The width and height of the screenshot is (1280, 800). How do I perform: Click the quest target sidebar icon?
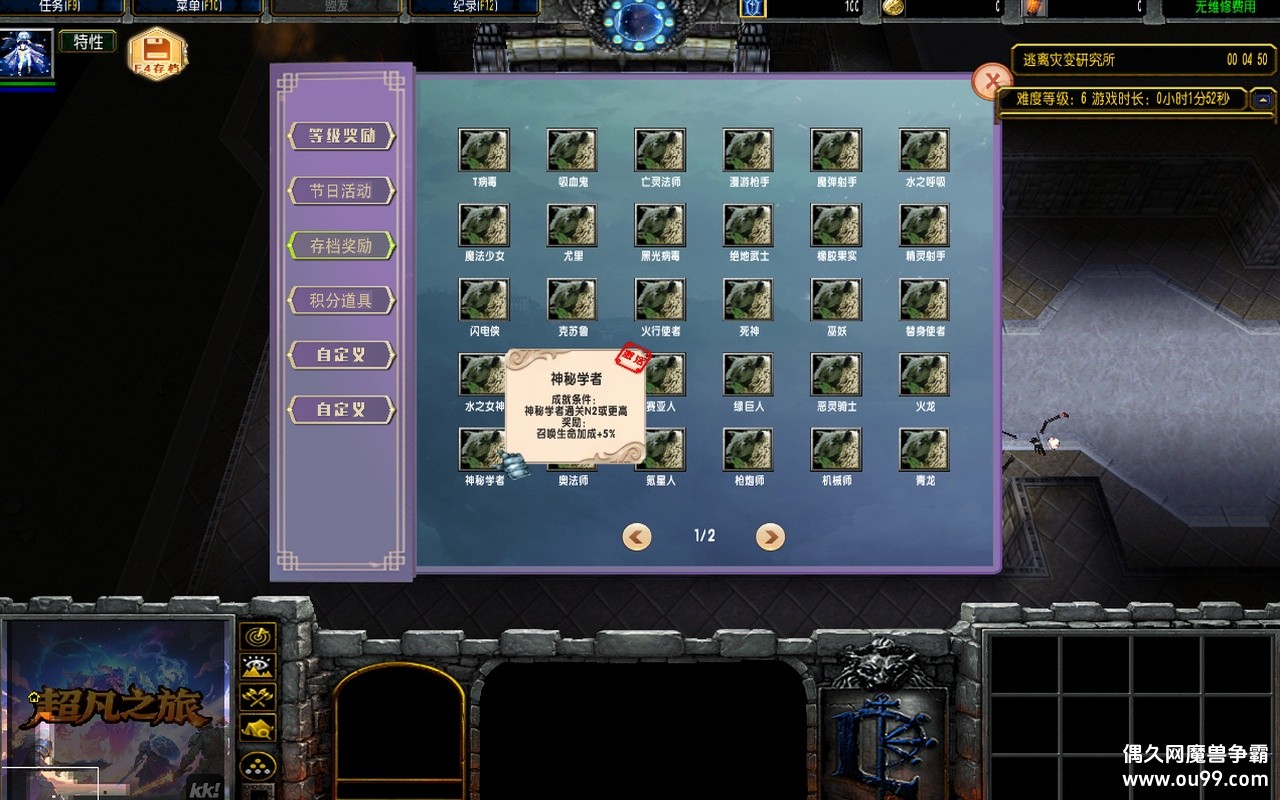[x=258, y=635]
